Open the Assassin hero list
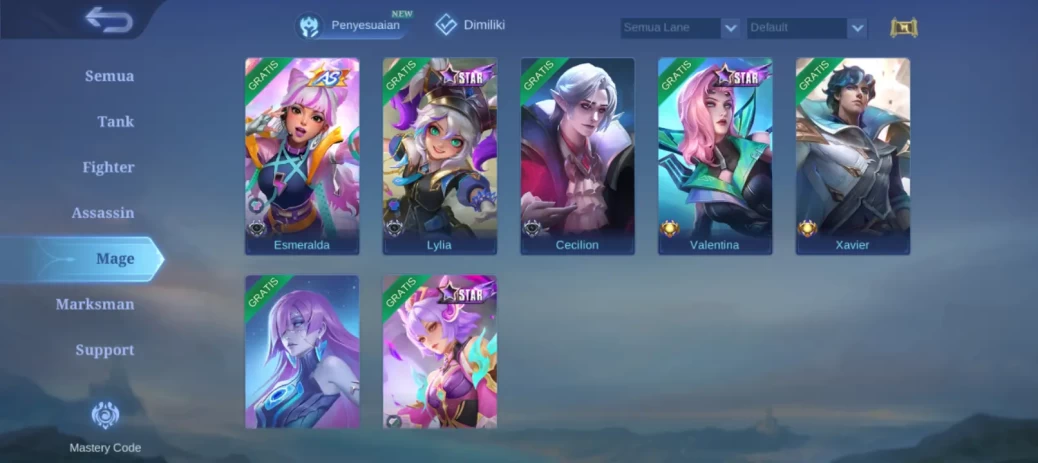The image size is (1038, 463). pyautogui.click(x=103, y=213)
